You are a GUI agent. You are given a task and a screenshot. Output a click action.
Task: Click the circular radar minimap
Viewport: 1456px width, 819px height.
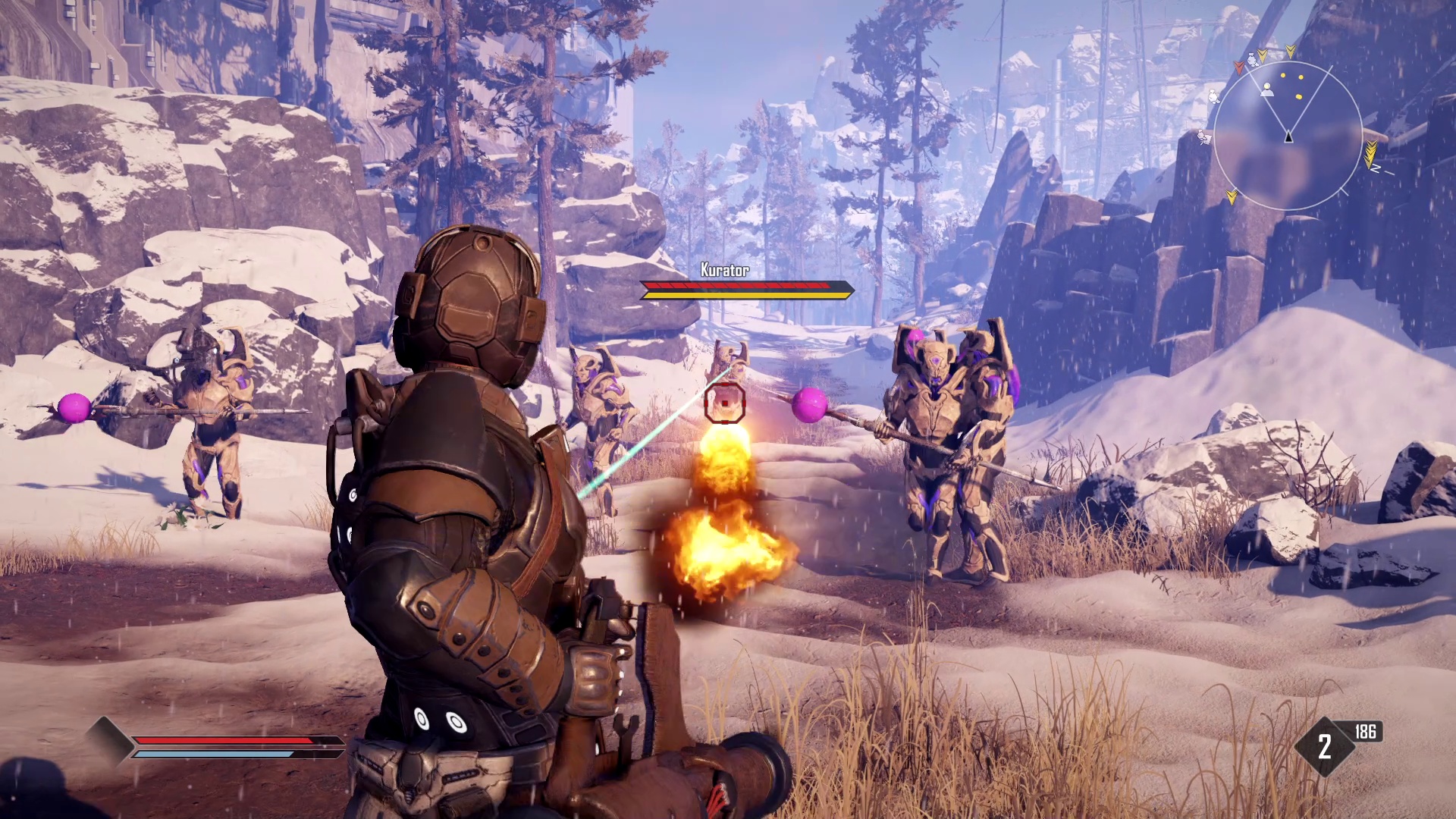pos(1288,136)
